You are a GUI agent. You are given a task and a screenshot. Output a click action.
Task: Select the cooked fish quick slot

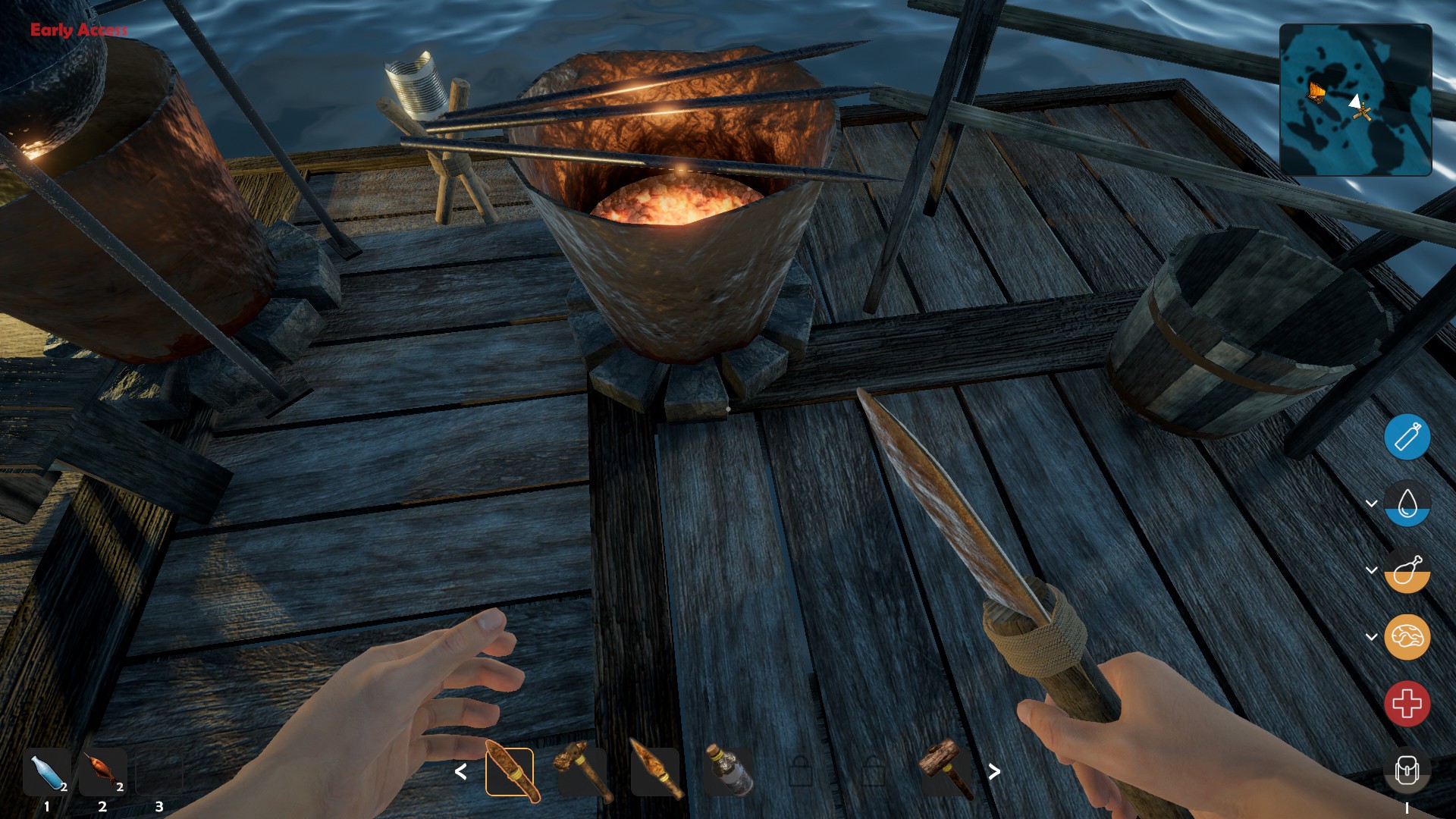tap(103, 772)
